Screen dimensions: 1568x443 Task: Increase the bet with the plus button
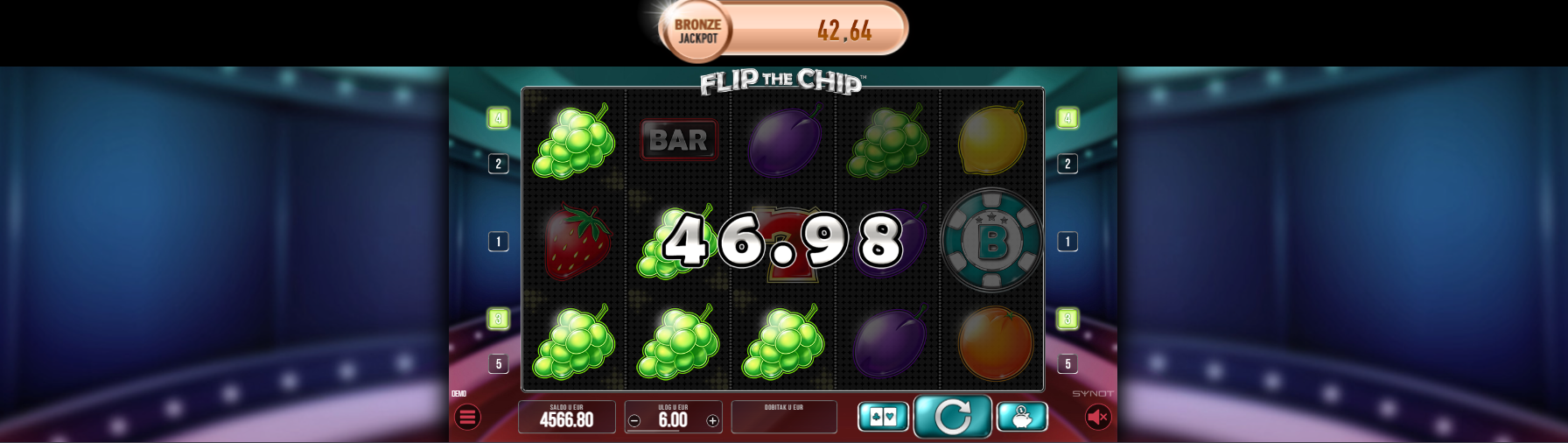click(712, 421)
